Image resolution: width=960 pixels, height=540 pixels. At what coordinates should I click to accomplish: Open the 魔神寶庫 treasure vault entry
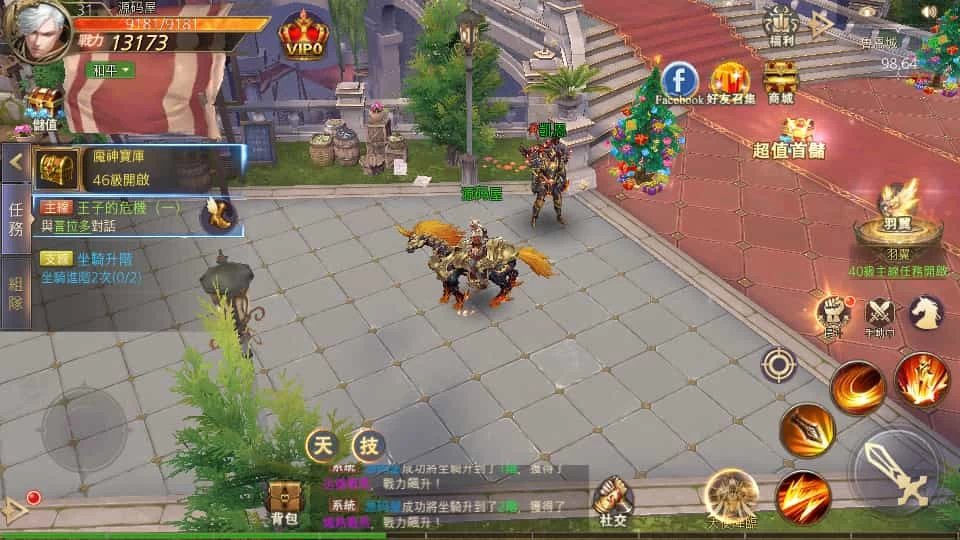pyautogui.click(x=140, y=167)
